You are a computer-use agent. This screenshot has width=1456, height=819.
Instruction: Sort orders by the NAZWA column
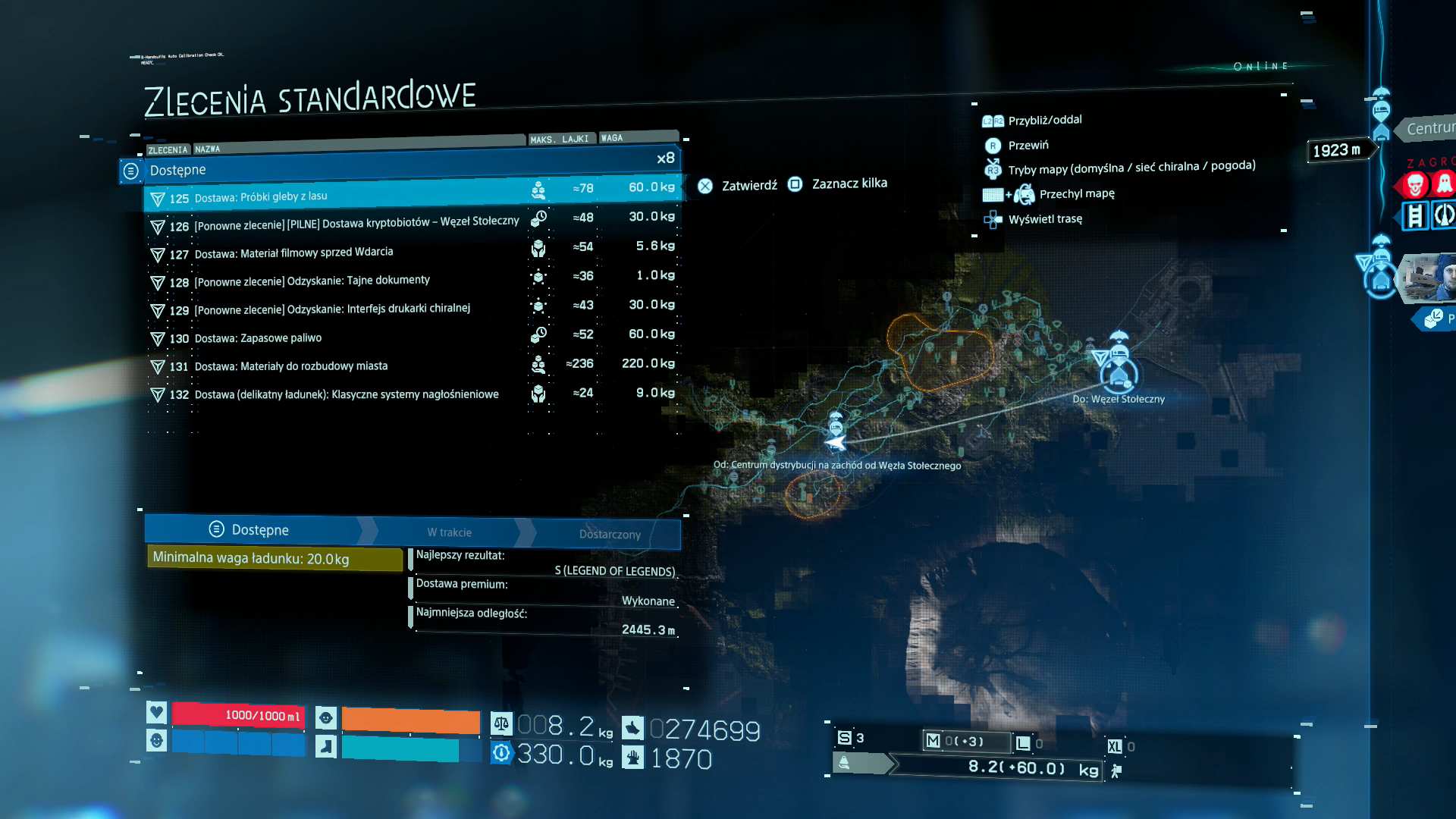[207, 149]
